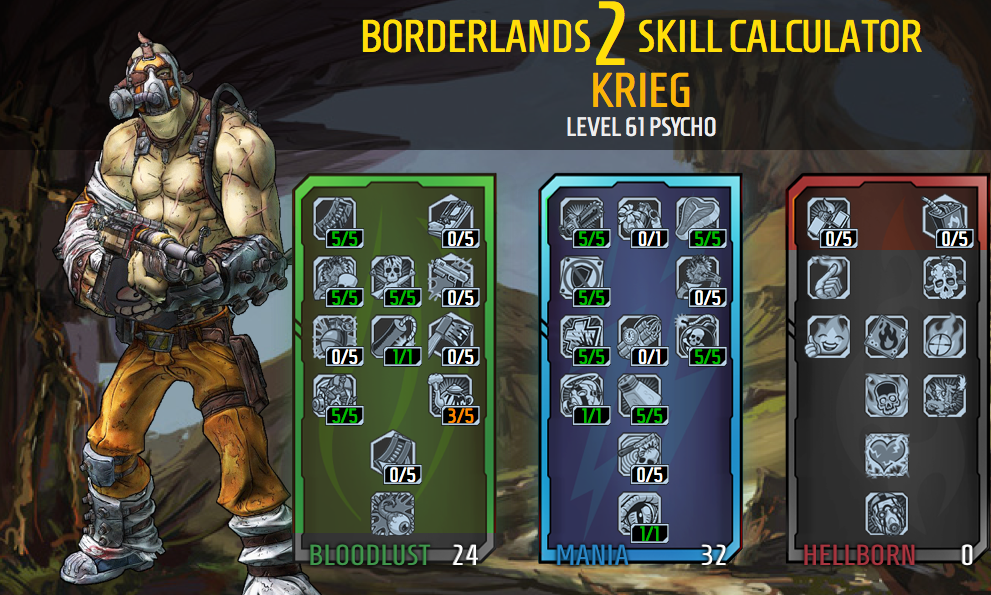Select the flaming crosshair Hellborn skill
This screenshot has height=595, width=991.
(x=943, y=335)
